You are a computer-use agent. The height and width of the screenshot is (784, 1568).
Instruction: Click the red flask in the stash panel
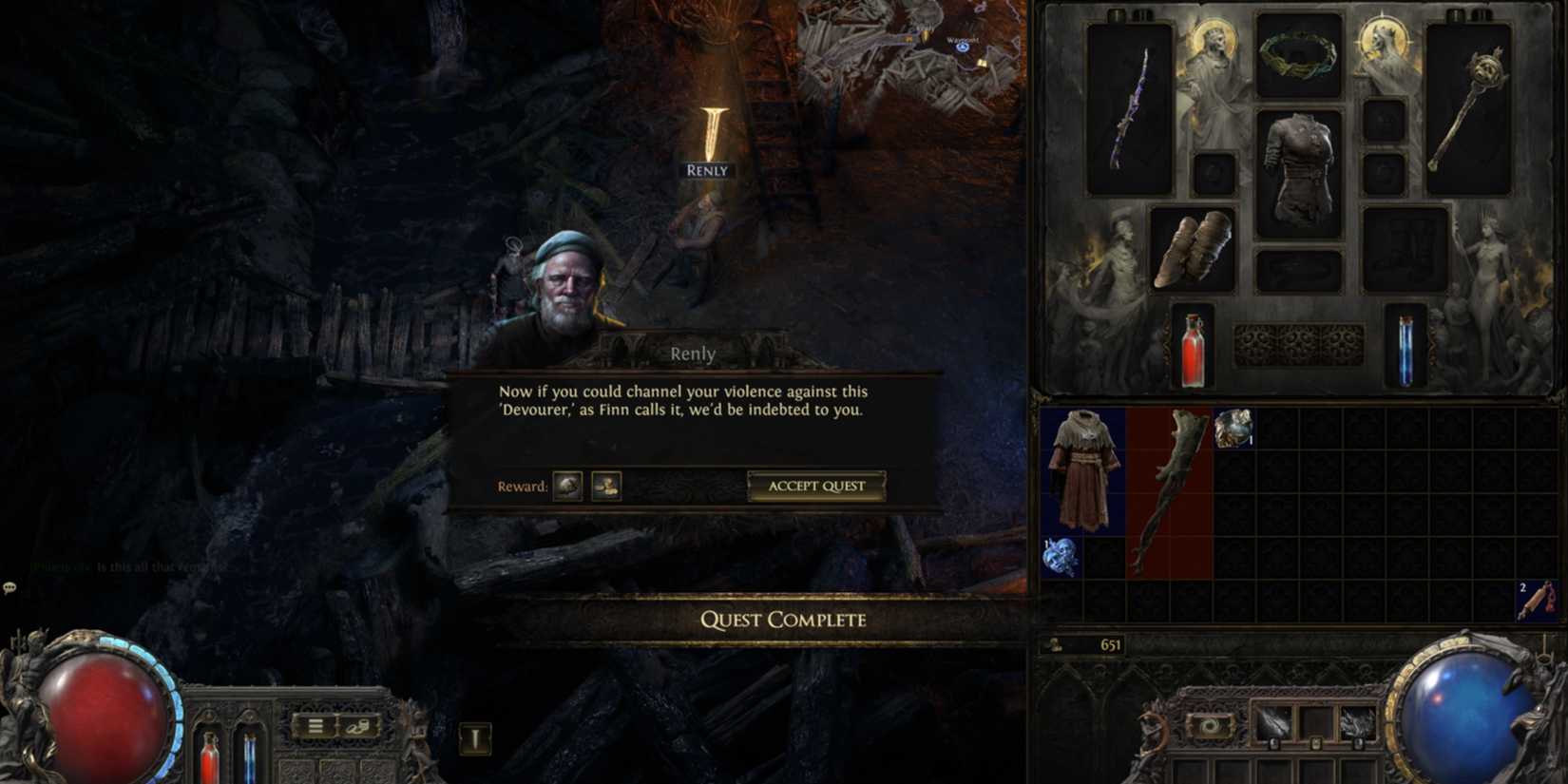(x=1193, y=352)
